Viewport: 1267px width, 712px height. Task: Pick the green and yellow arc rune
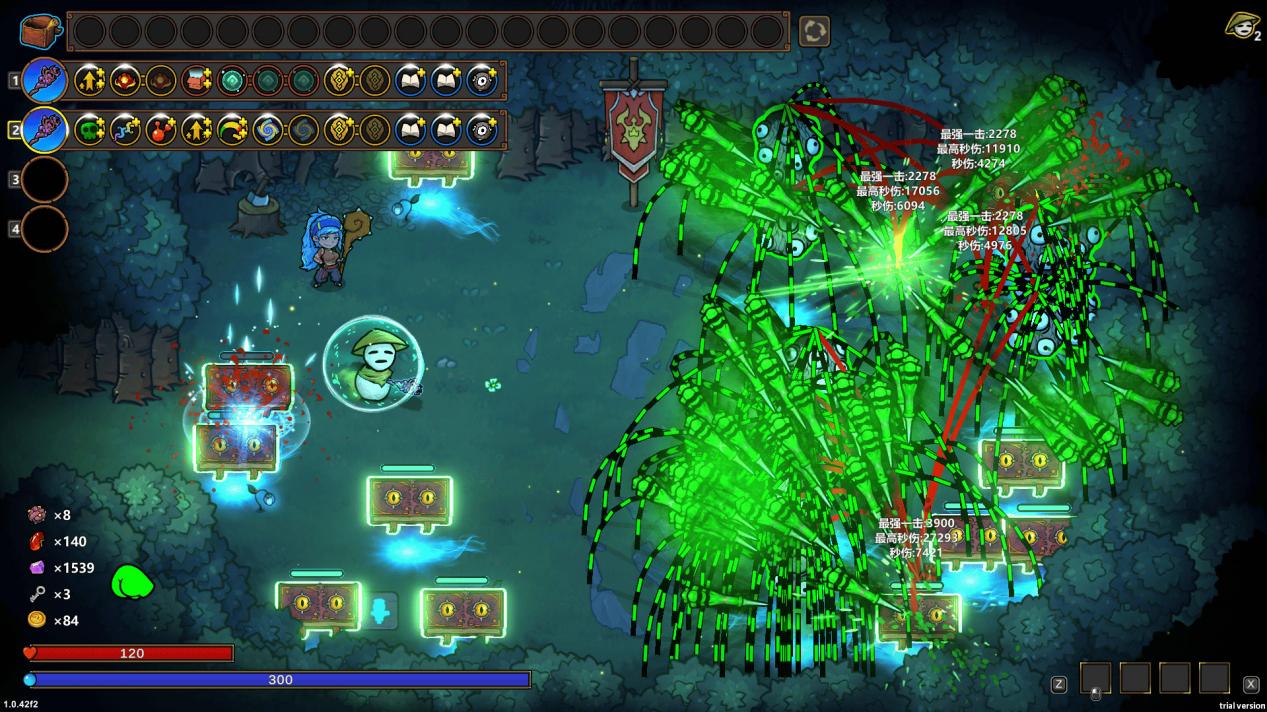click(x=232, y=129)
